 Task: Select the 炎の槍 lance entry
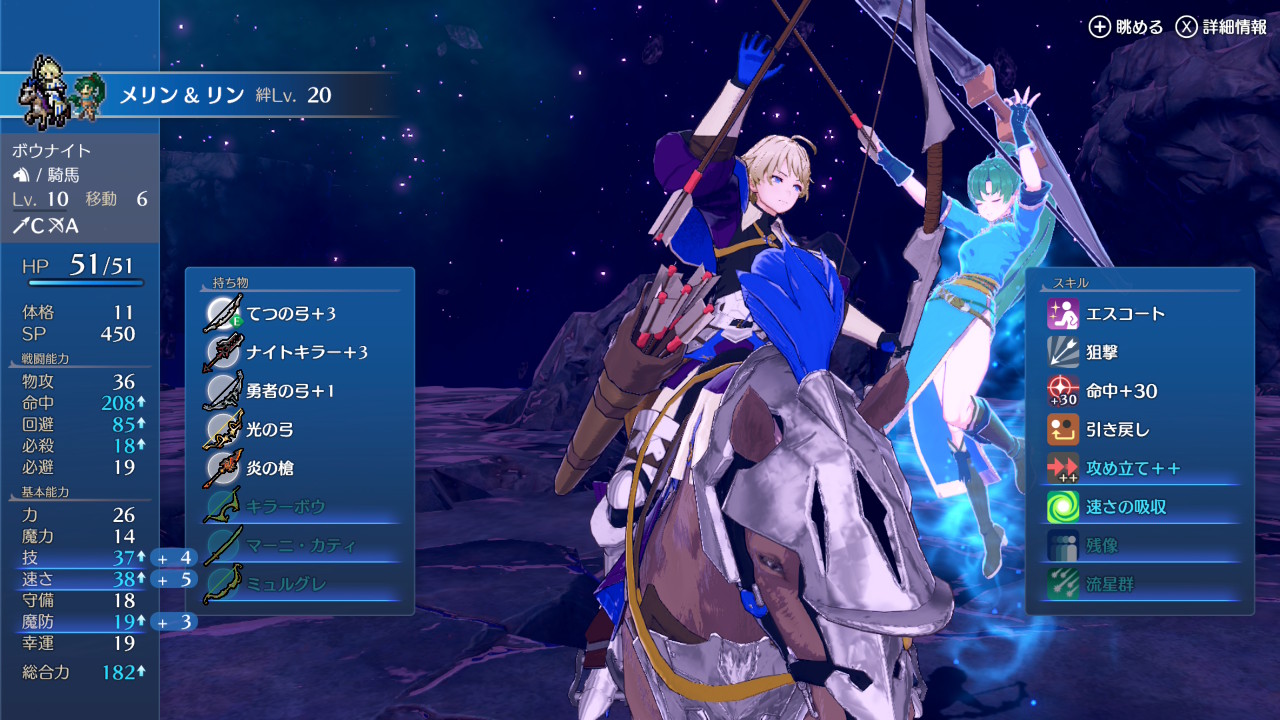299,468
